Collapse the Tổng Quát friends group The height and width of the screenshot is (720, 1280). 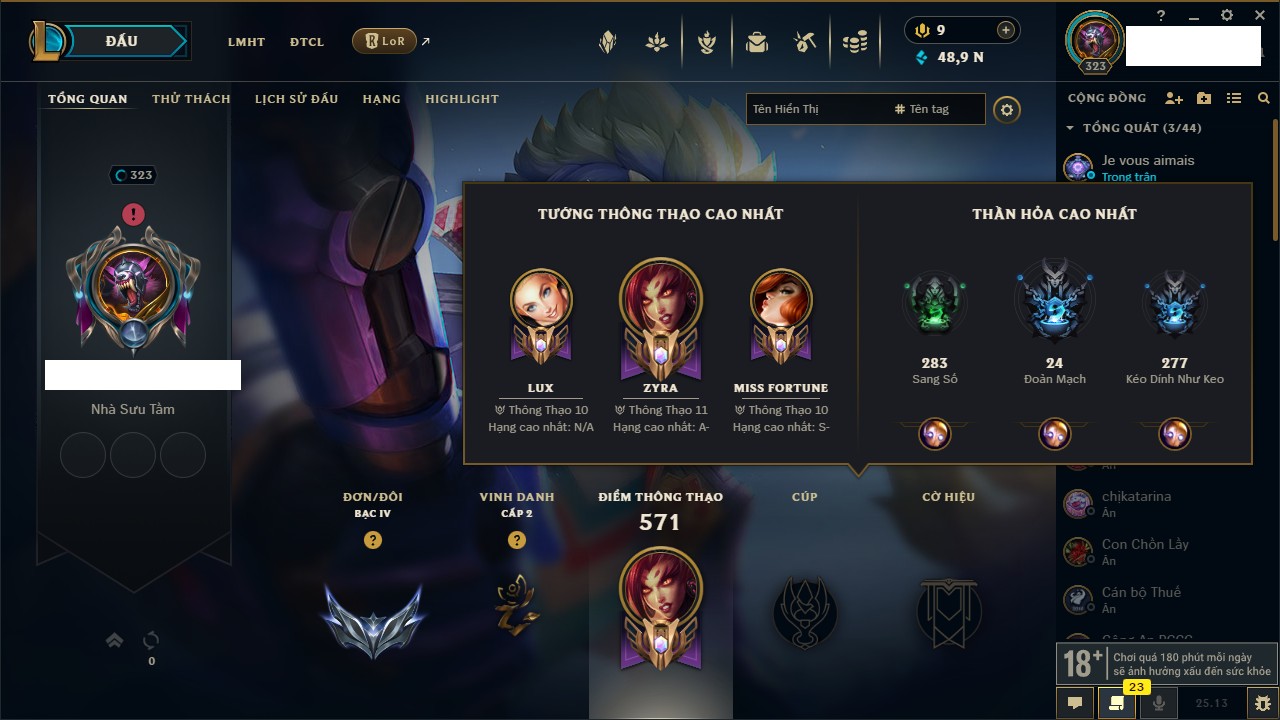pos(1071,128)
